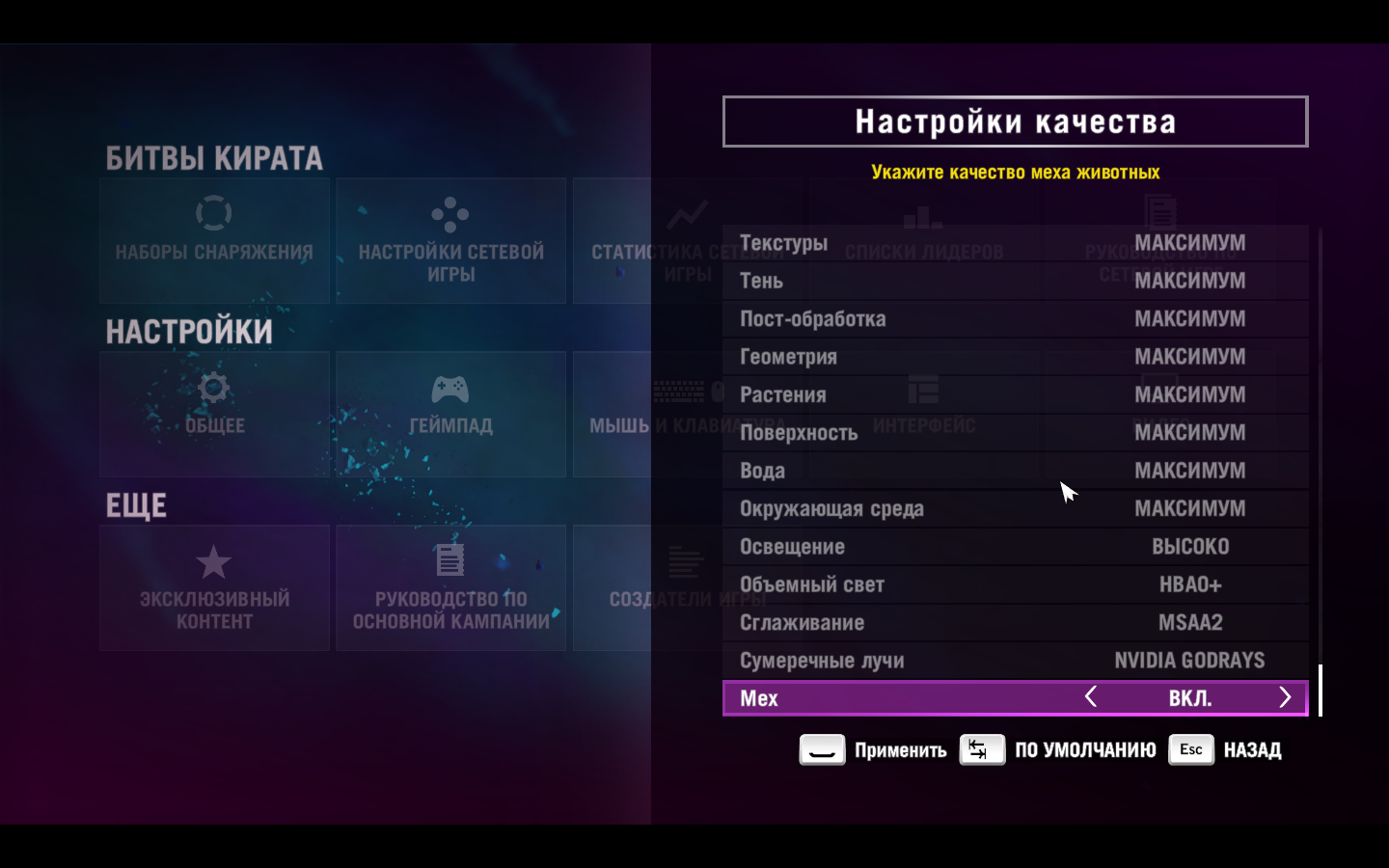Choose the Тень setting row
The image size is (1389, 868).
pos(1015,281)
